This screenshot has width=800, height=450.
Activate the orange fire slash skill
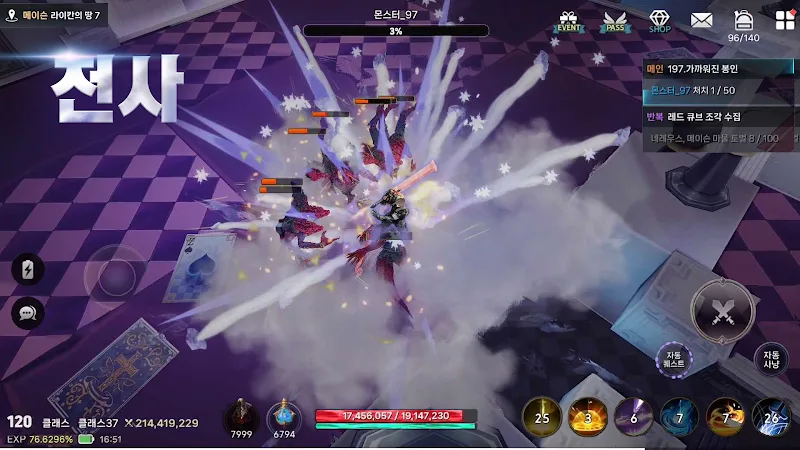tap(725, 416)
